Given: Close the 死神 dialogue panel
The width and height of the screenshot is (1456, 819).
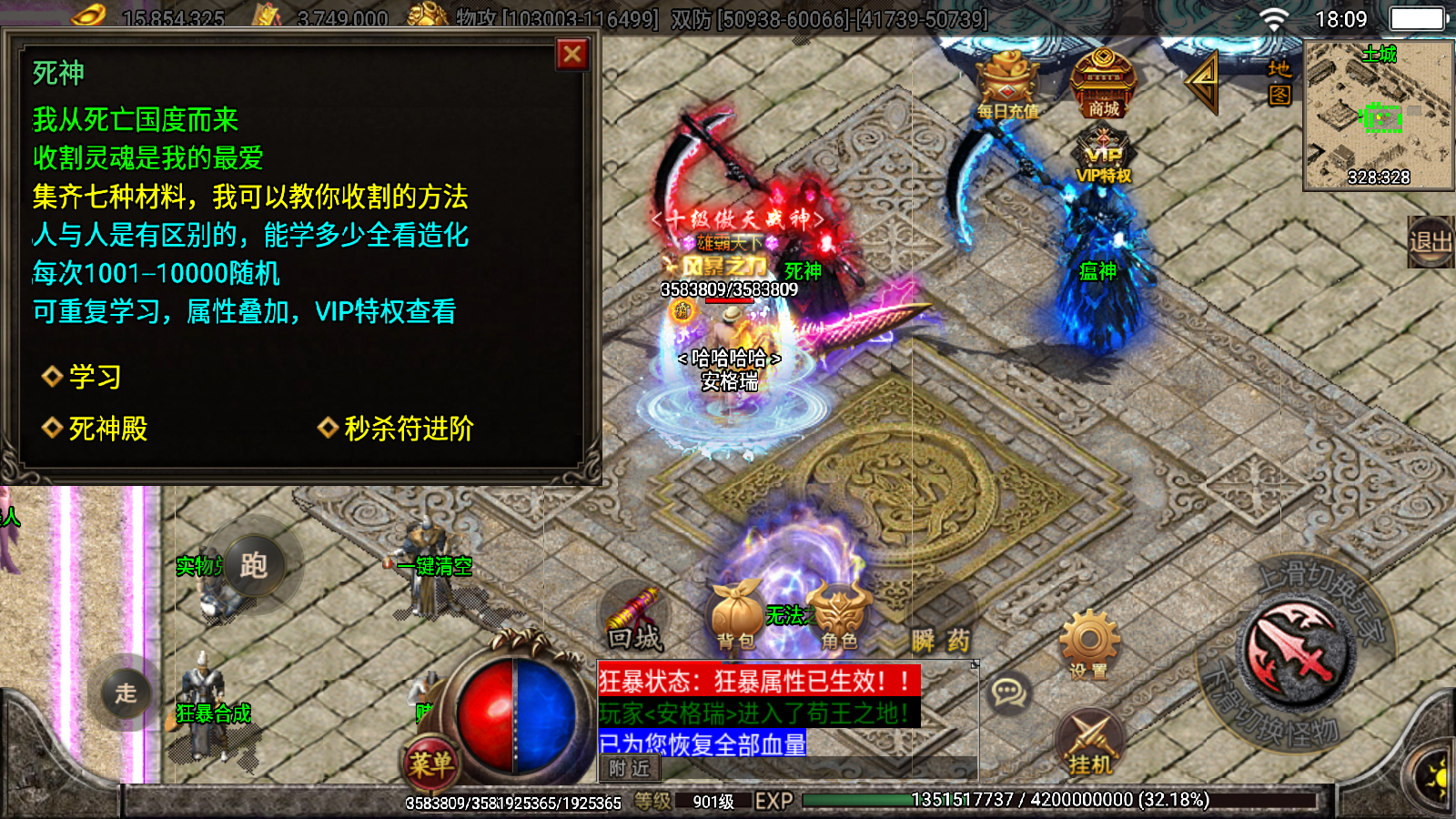Looking at the screenshot, I should pyautogui.click(x=572, y=55).
